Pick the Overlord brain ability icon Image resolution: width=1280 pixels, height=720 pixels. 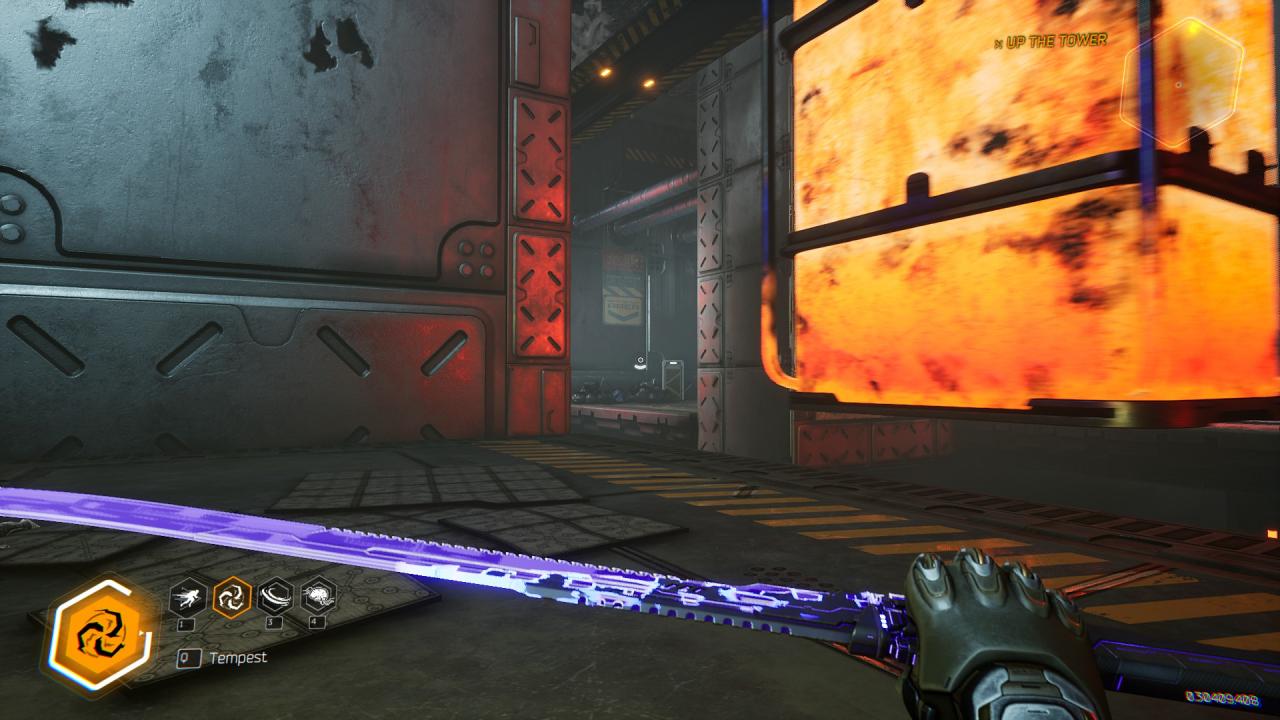point(318,597)
